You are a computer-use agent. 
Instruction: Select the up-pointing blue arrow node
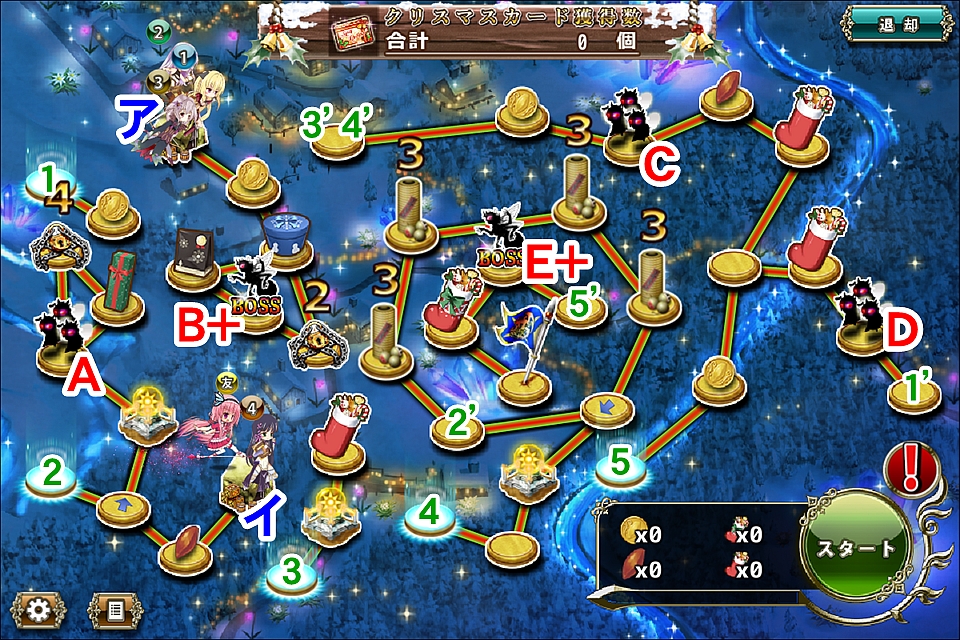tap(124, 503)
